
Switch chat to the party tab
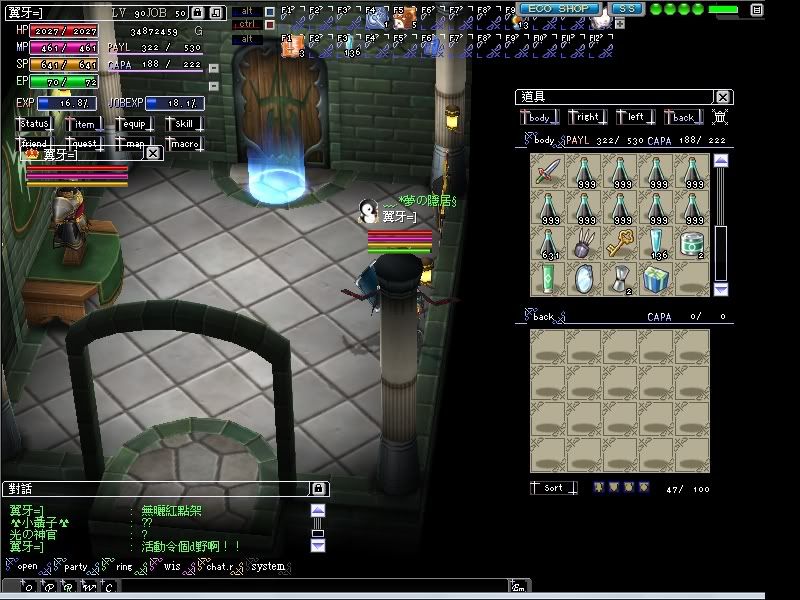click(76, 567)
